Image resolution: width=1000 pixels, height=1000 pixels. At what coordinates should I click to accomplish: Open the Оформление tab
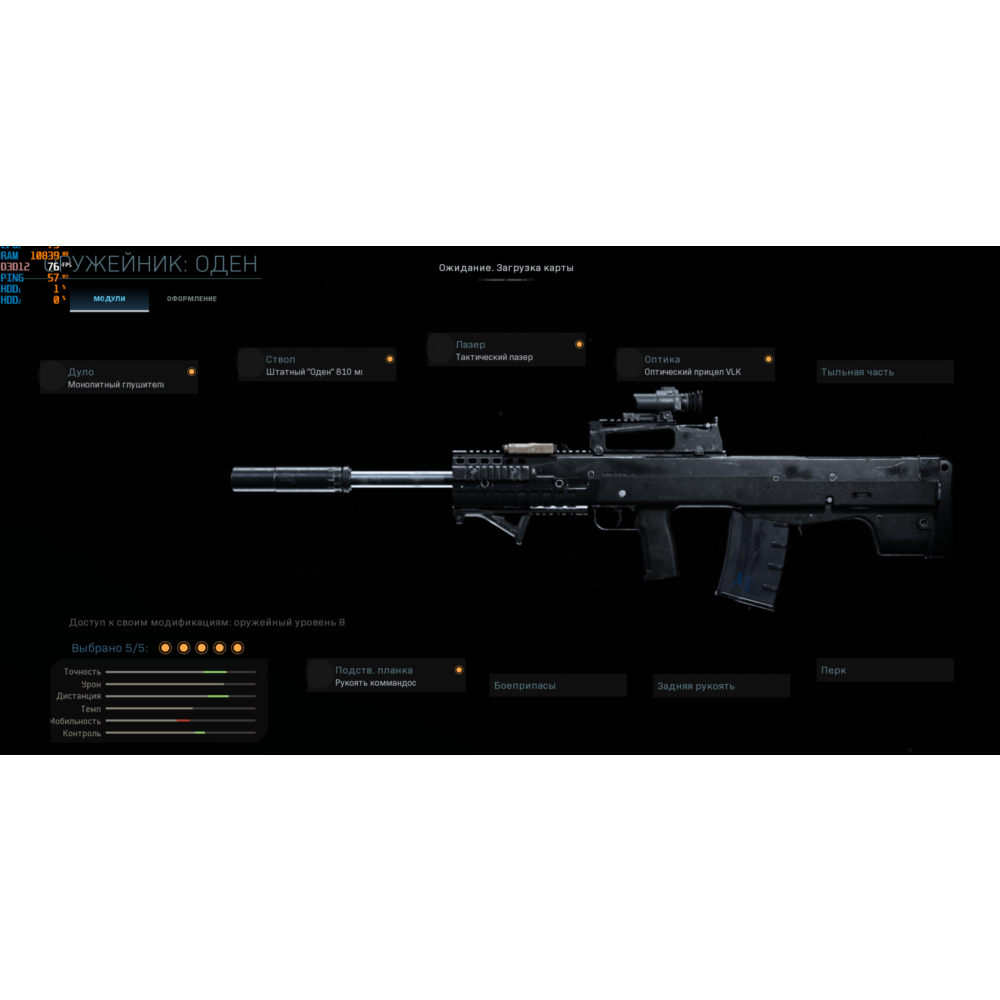(191, 299)
